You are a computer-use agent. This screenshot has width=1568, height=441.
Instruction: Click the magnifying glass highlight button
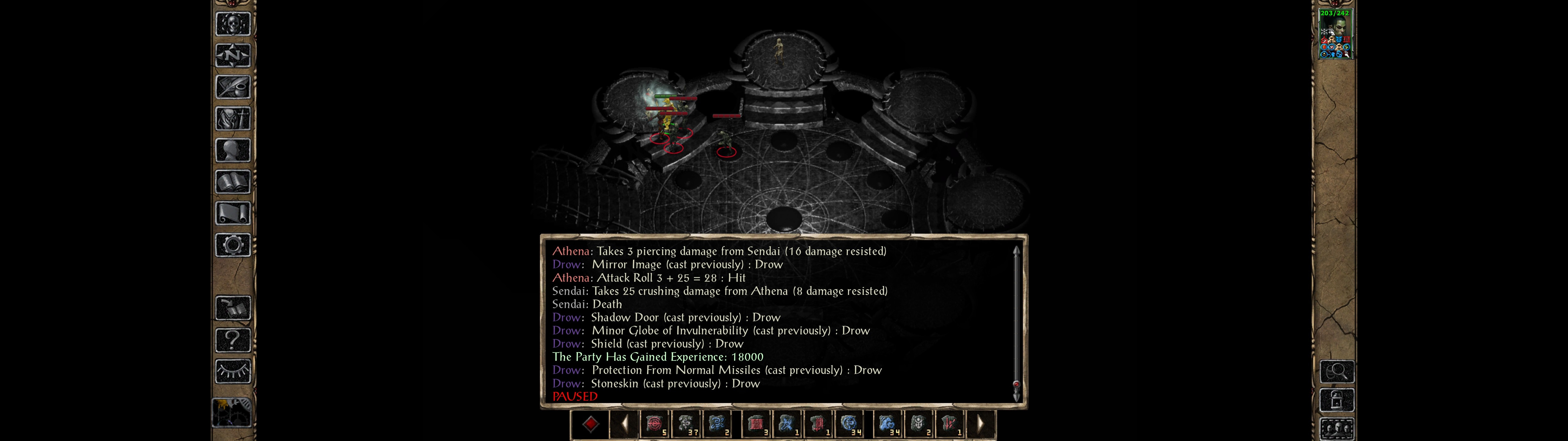tap(1337, 371)
